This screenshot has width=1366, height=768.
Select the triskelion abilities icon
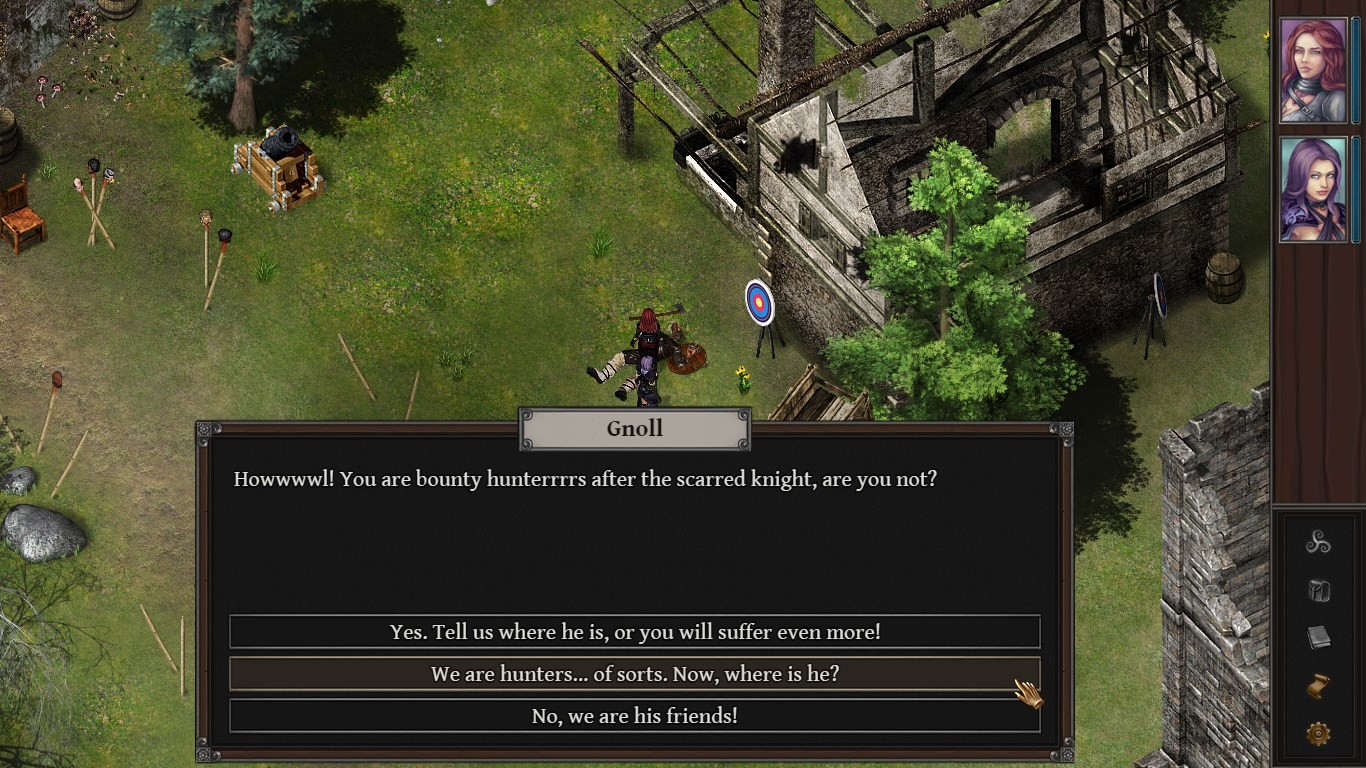pos(1321,540)
